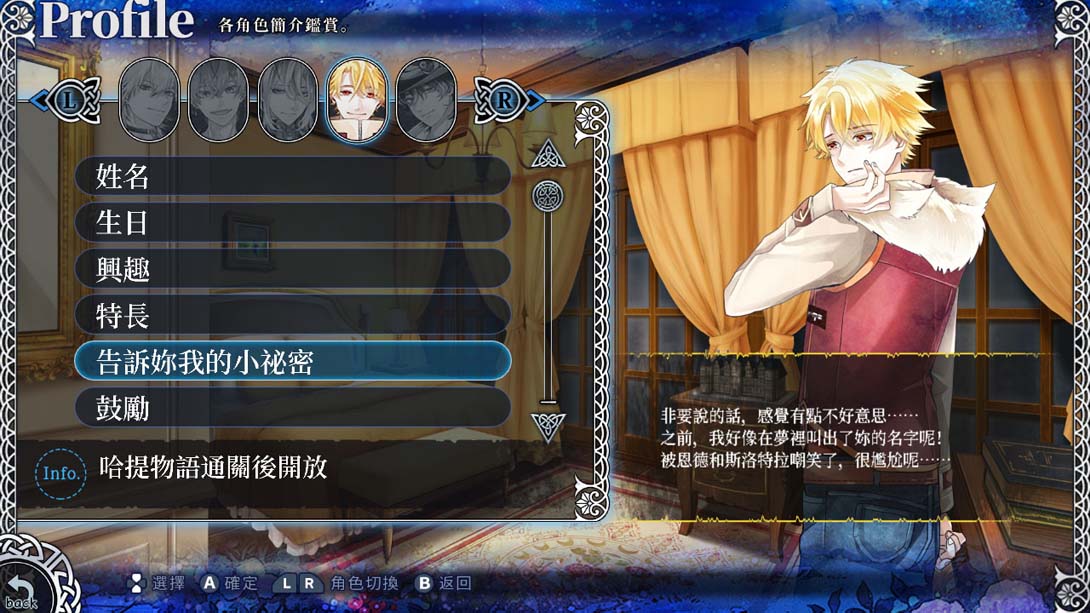
Task: Play the 特長 voice entry
Action: click(x=292, y=315)
